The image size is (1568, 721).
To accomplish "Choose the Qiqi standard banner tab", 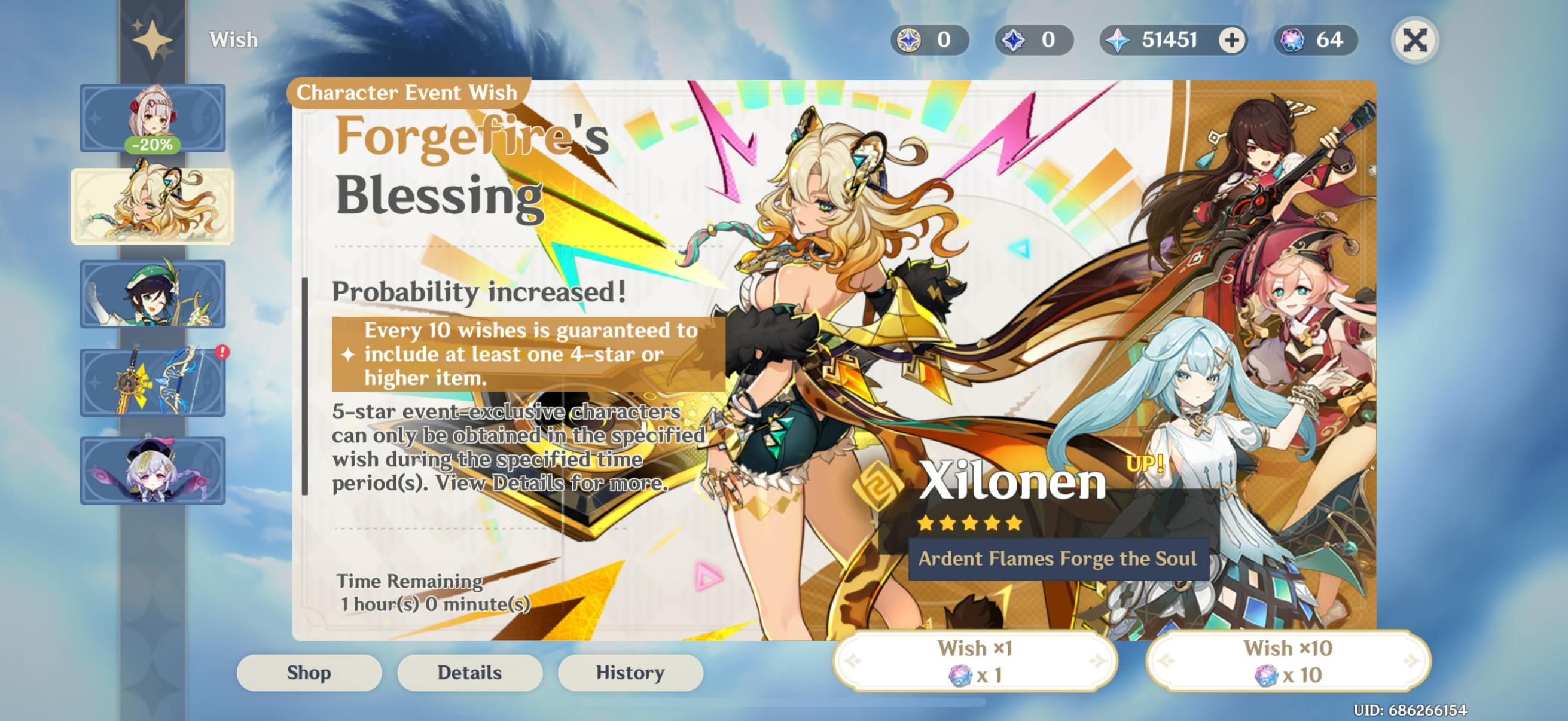I will coord(152,471).
